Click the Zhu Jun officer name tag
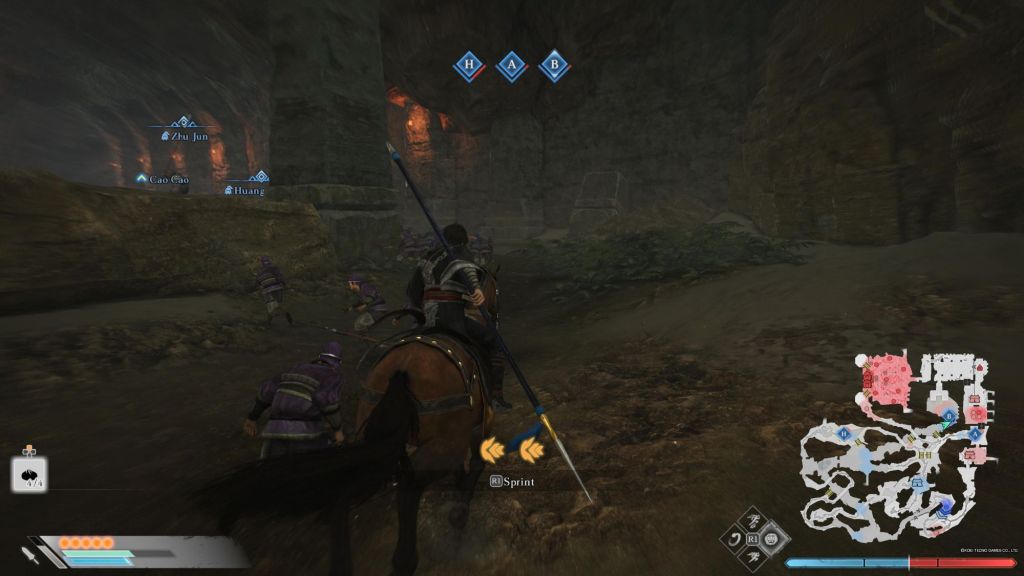The width and height of the screenshot is (1024, 576). point(186,136)
